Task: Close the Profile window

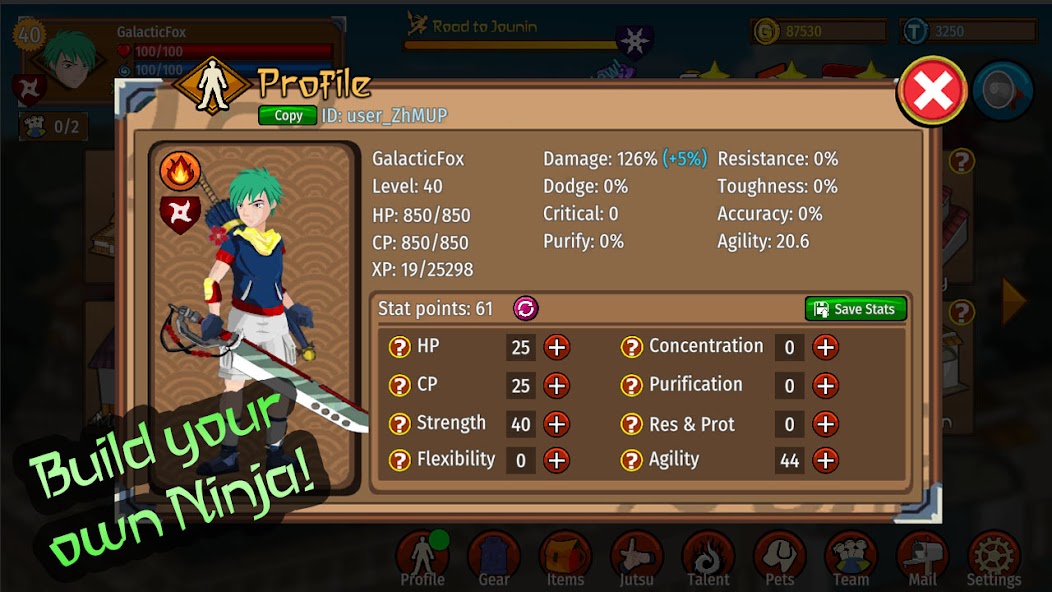Action: point(932,92)
